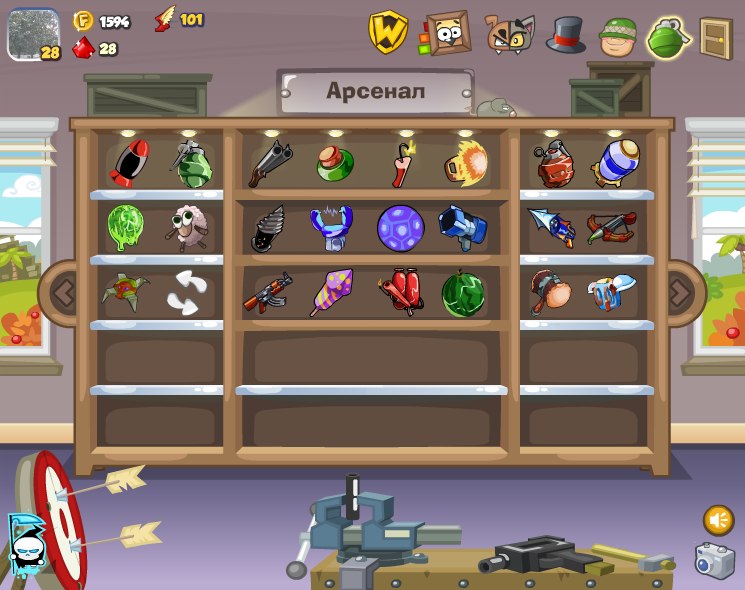The width and height of the screenshot is (745, 590).
Task: Go to the next arsenal page
Action: [681, 293]
